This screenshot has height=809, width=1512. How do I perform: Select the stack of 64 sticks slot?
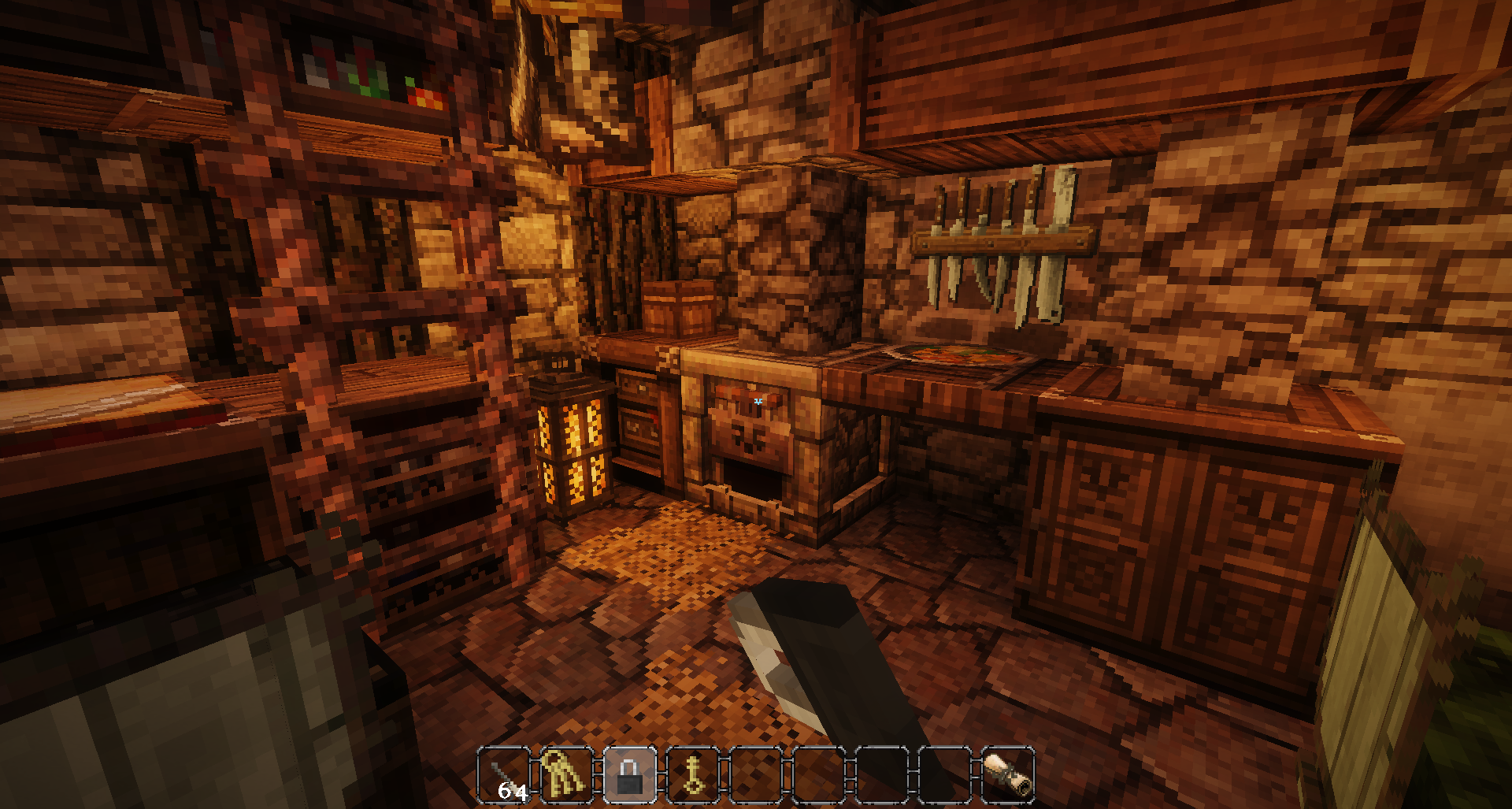pos(504,775)
